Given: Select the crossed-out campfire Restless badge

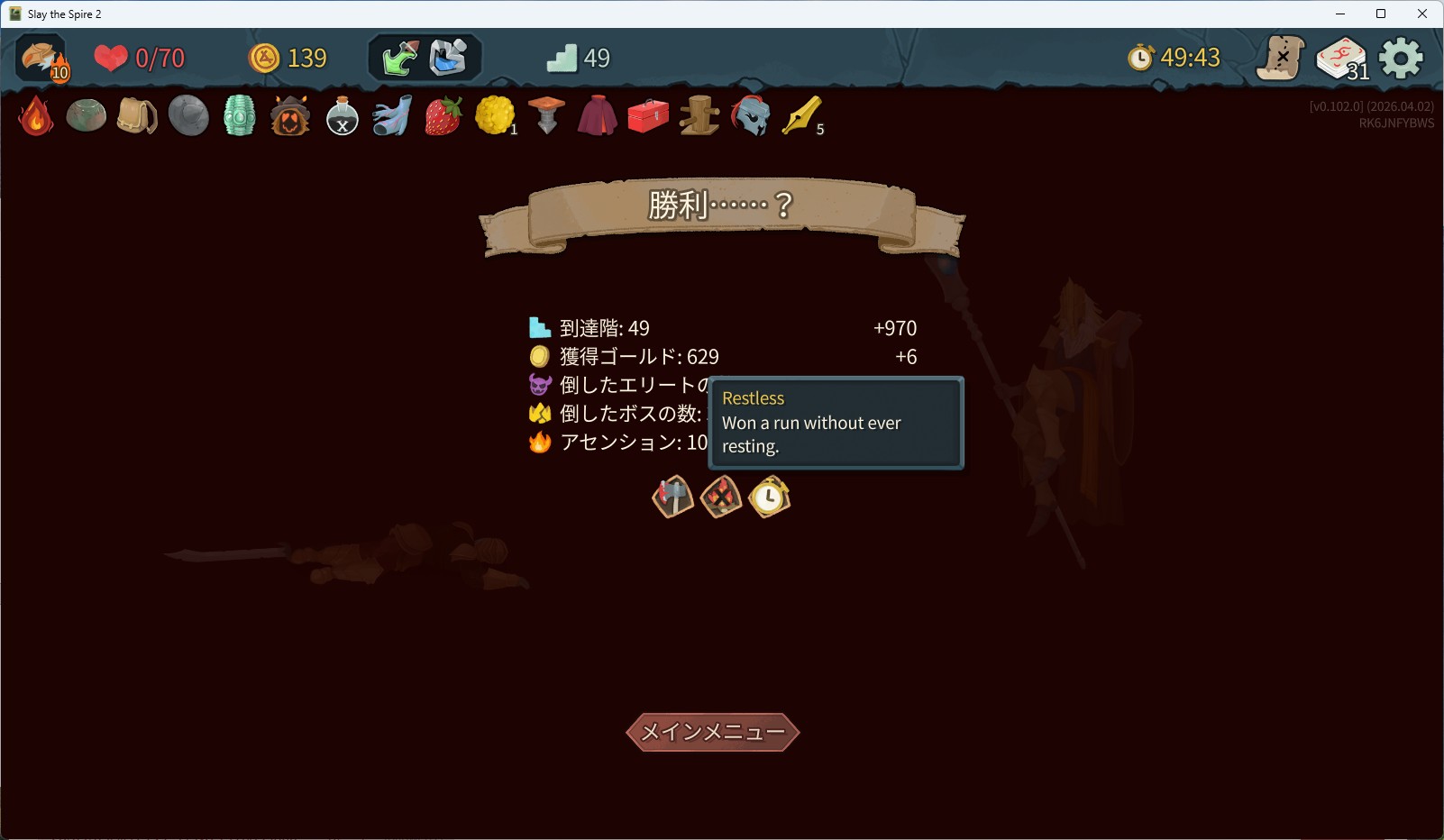Looking at the screenshot, I should (721, 497).
